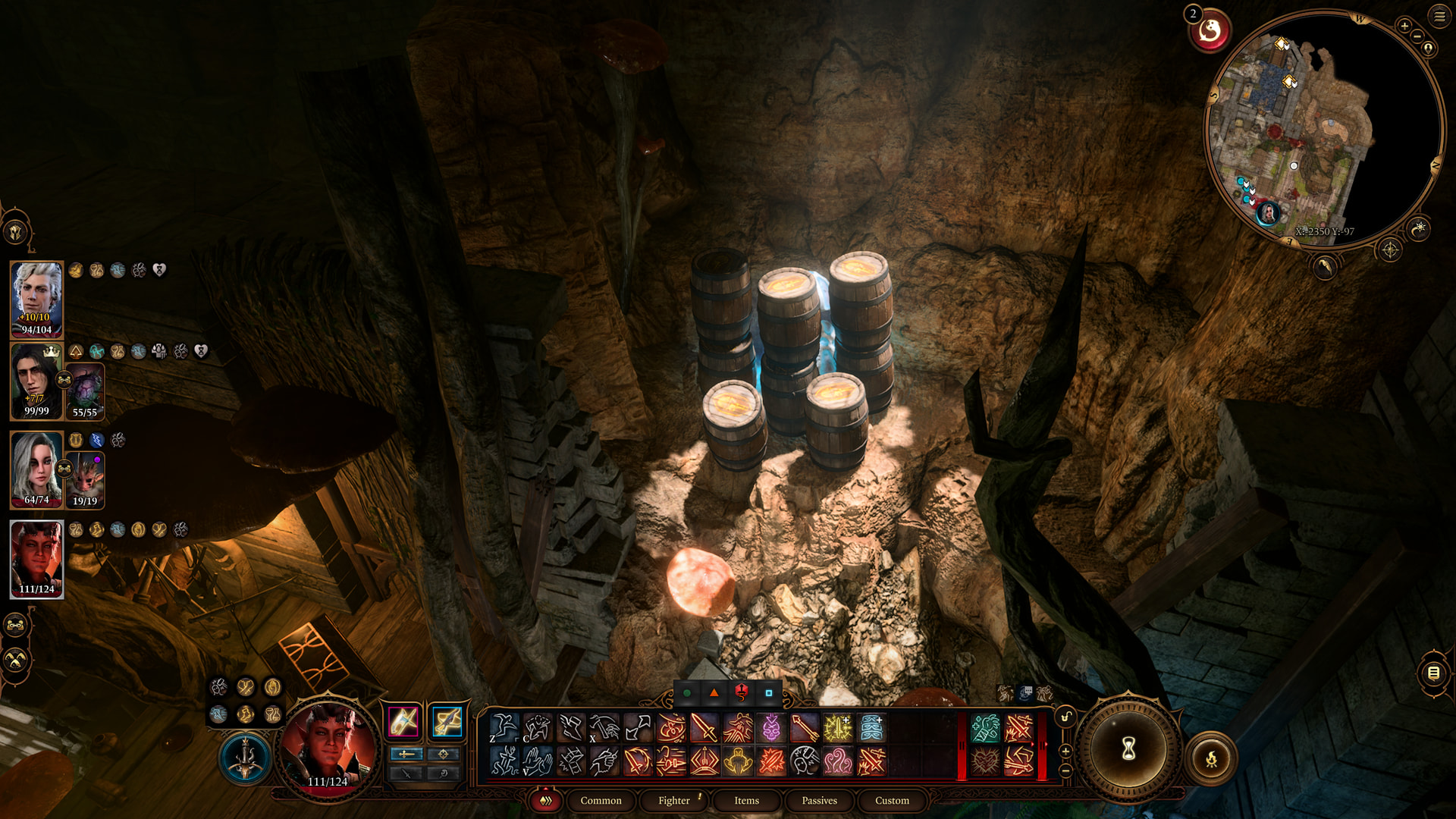Click the minimap location pin button

click(x=1428, y=49)
